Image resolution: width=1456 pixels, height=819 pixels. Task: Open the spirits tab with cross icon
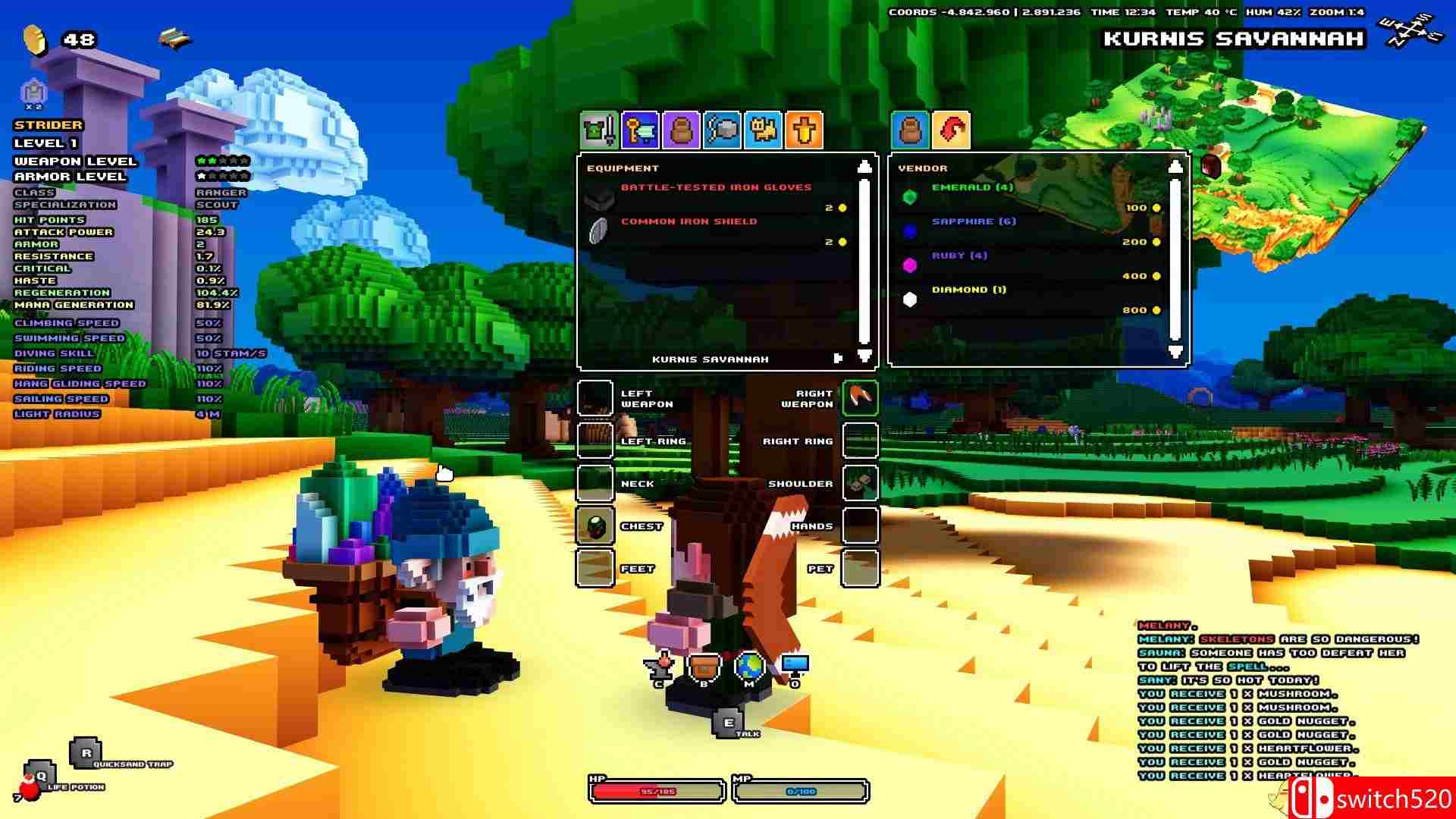[x=803, y=130]
